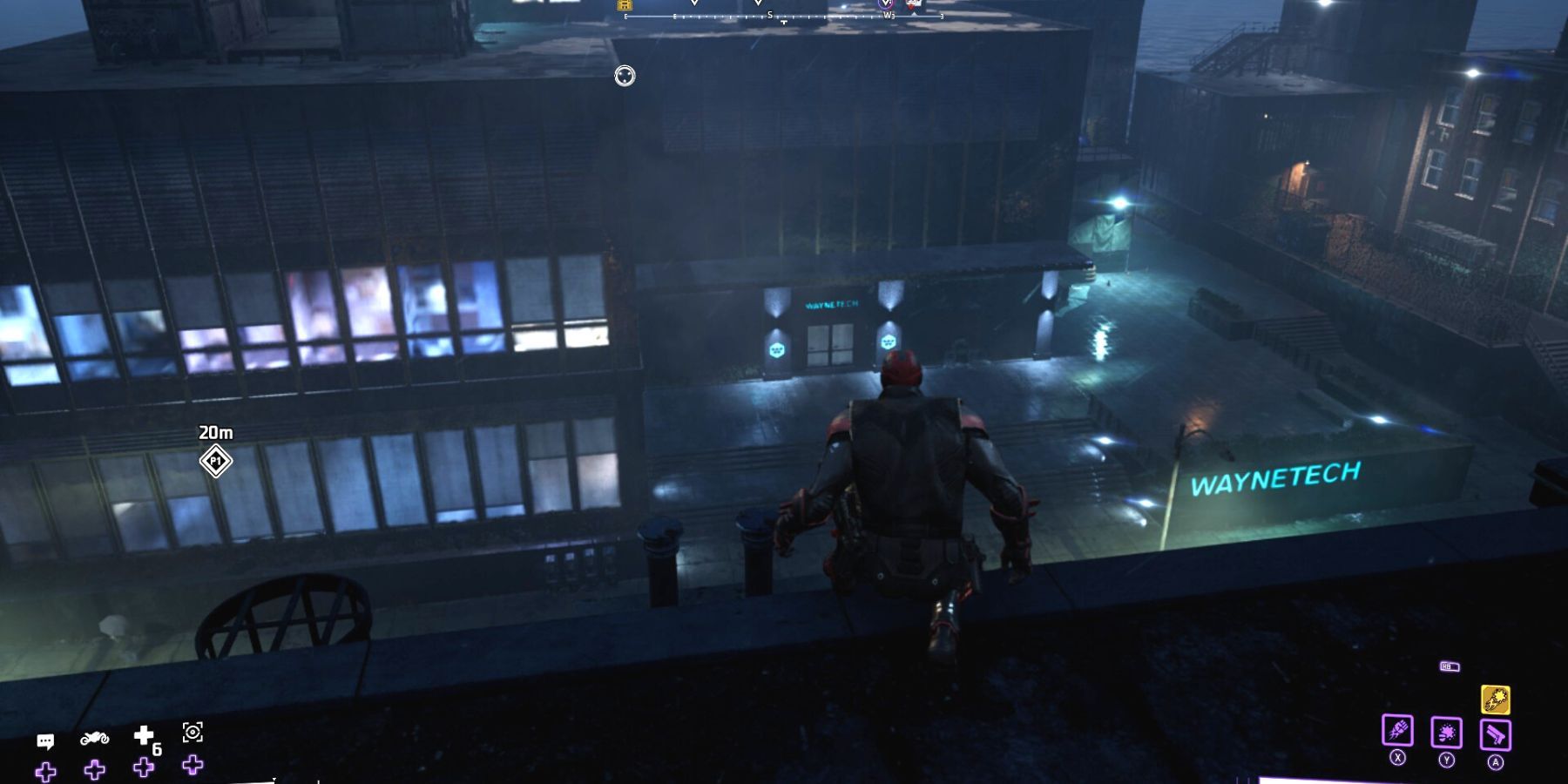Toggle the D-pad cross under the chat icon

[x=45, y=770]
